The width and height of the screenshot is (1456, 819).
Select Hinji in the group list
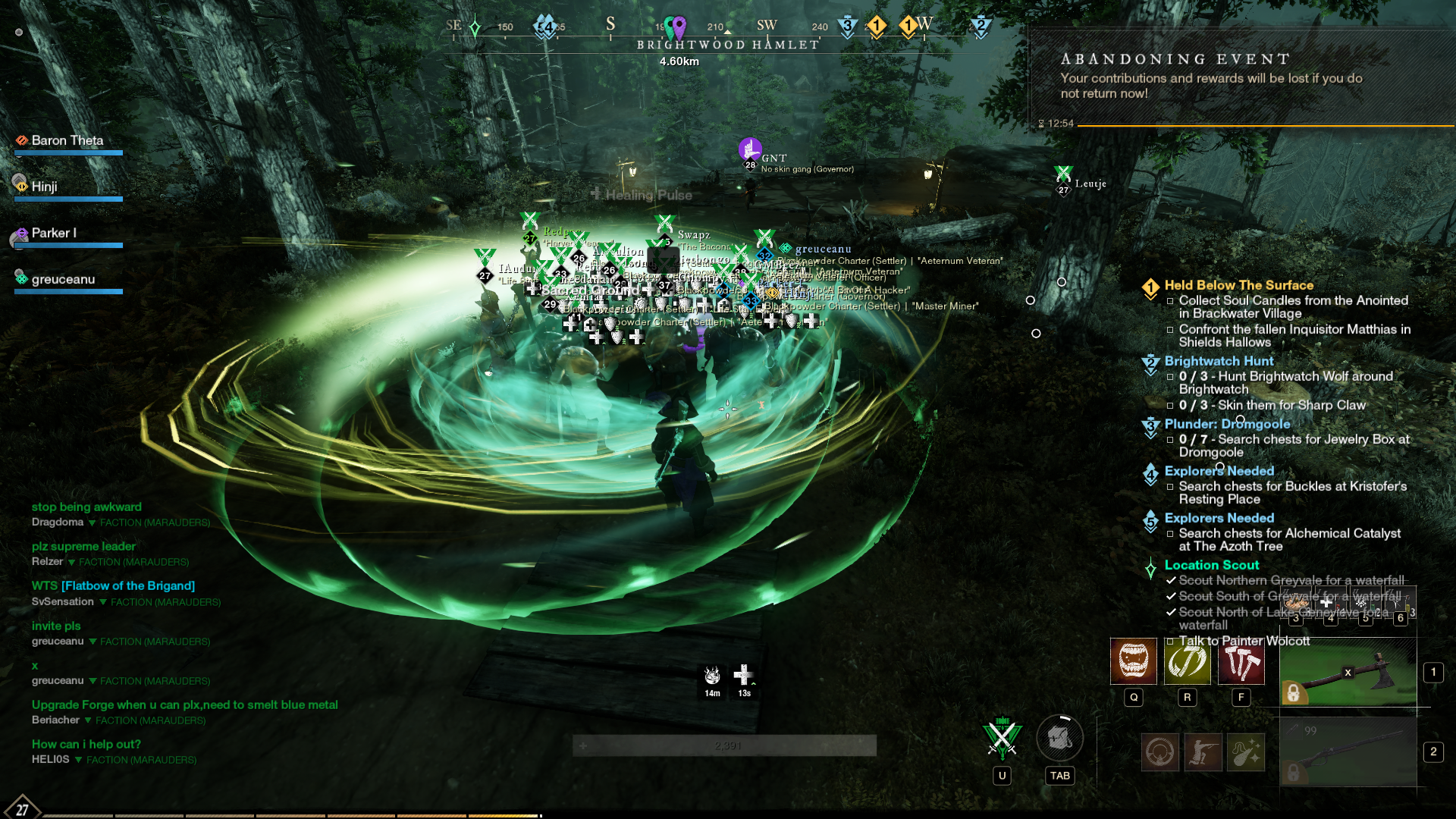pos(44,187)
